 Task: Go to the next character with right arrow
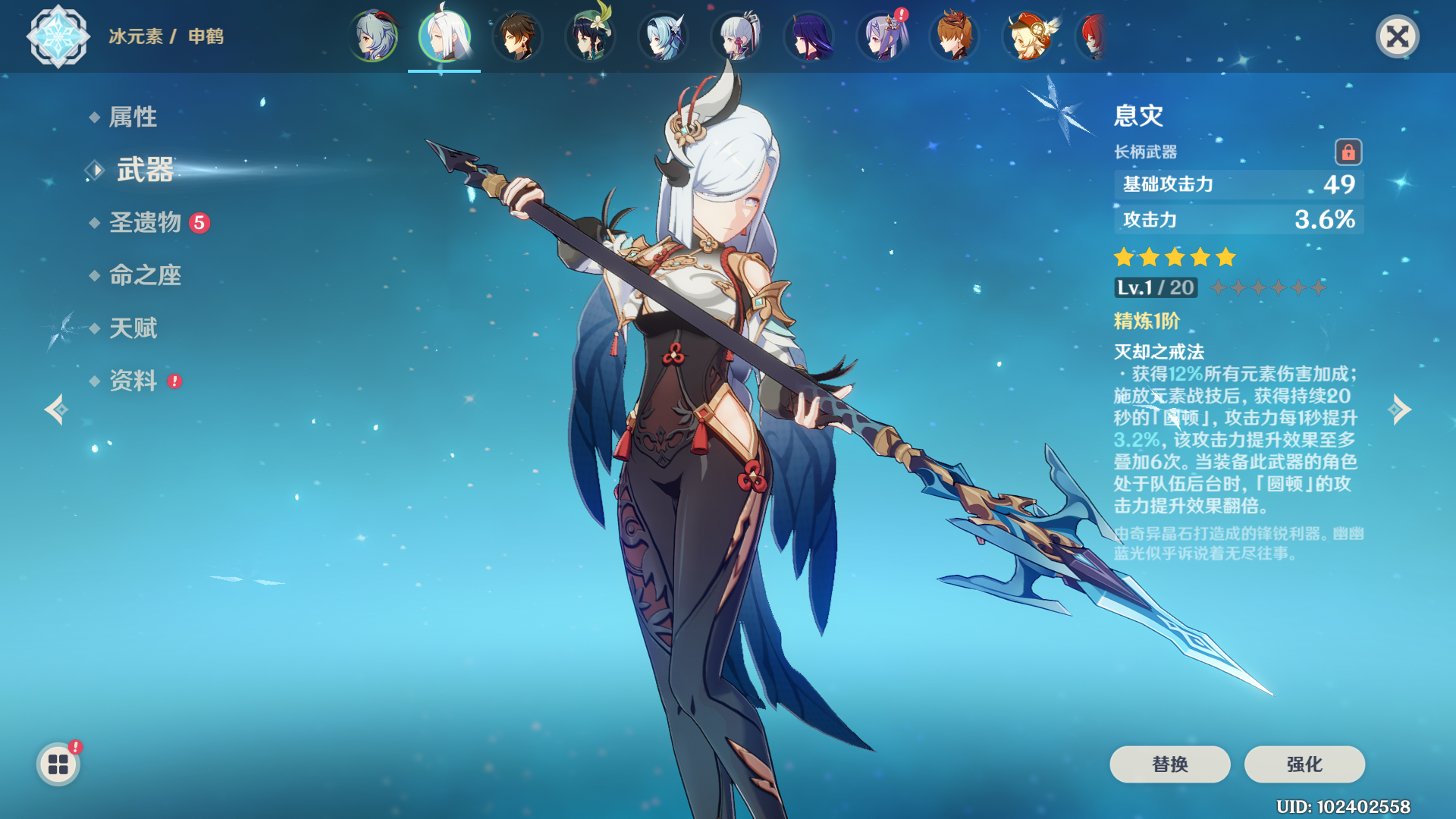click(1400, 409)
